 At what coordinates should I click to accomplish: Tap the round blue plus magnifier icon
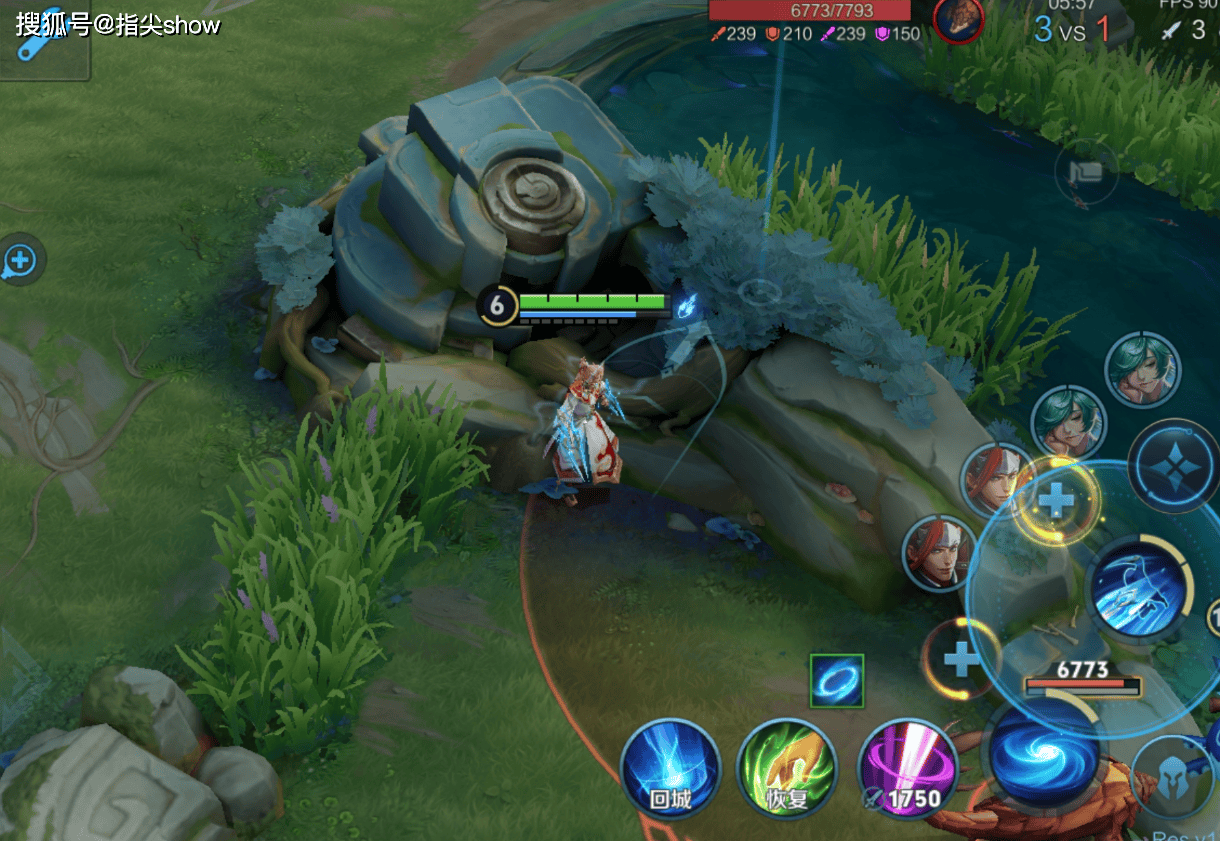click(x=20, y=261)
